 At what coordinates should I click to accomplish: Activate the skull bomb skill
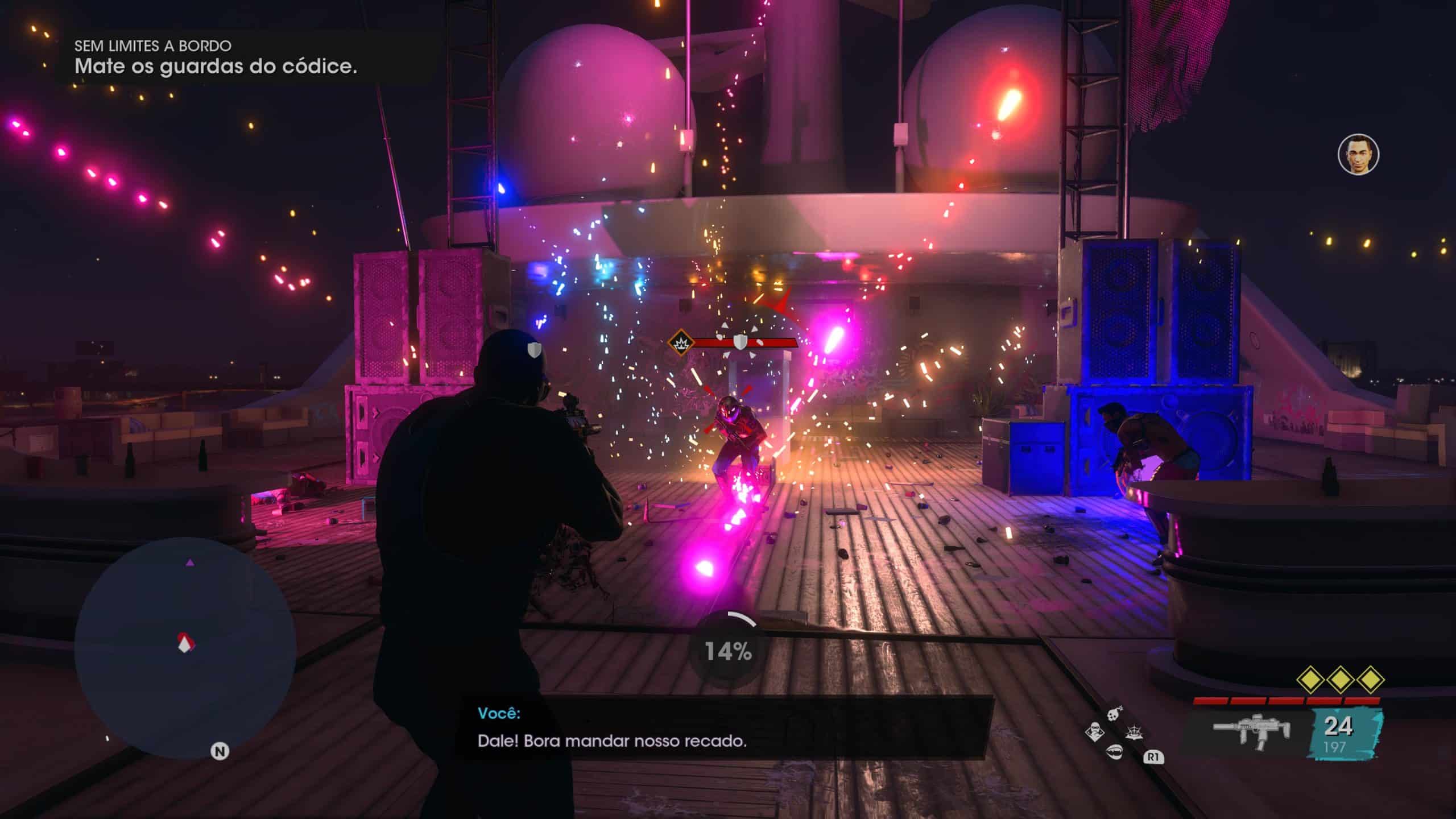point(1116,713)
